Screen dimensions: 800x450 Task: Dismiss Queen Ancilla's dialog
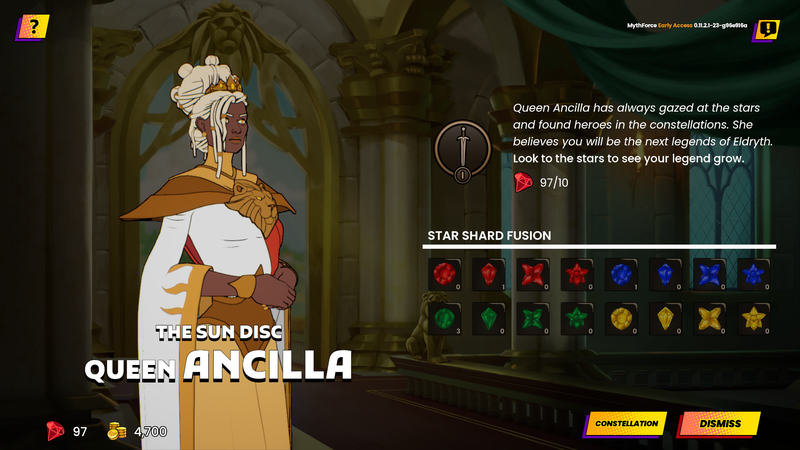[x=719, y=424]
